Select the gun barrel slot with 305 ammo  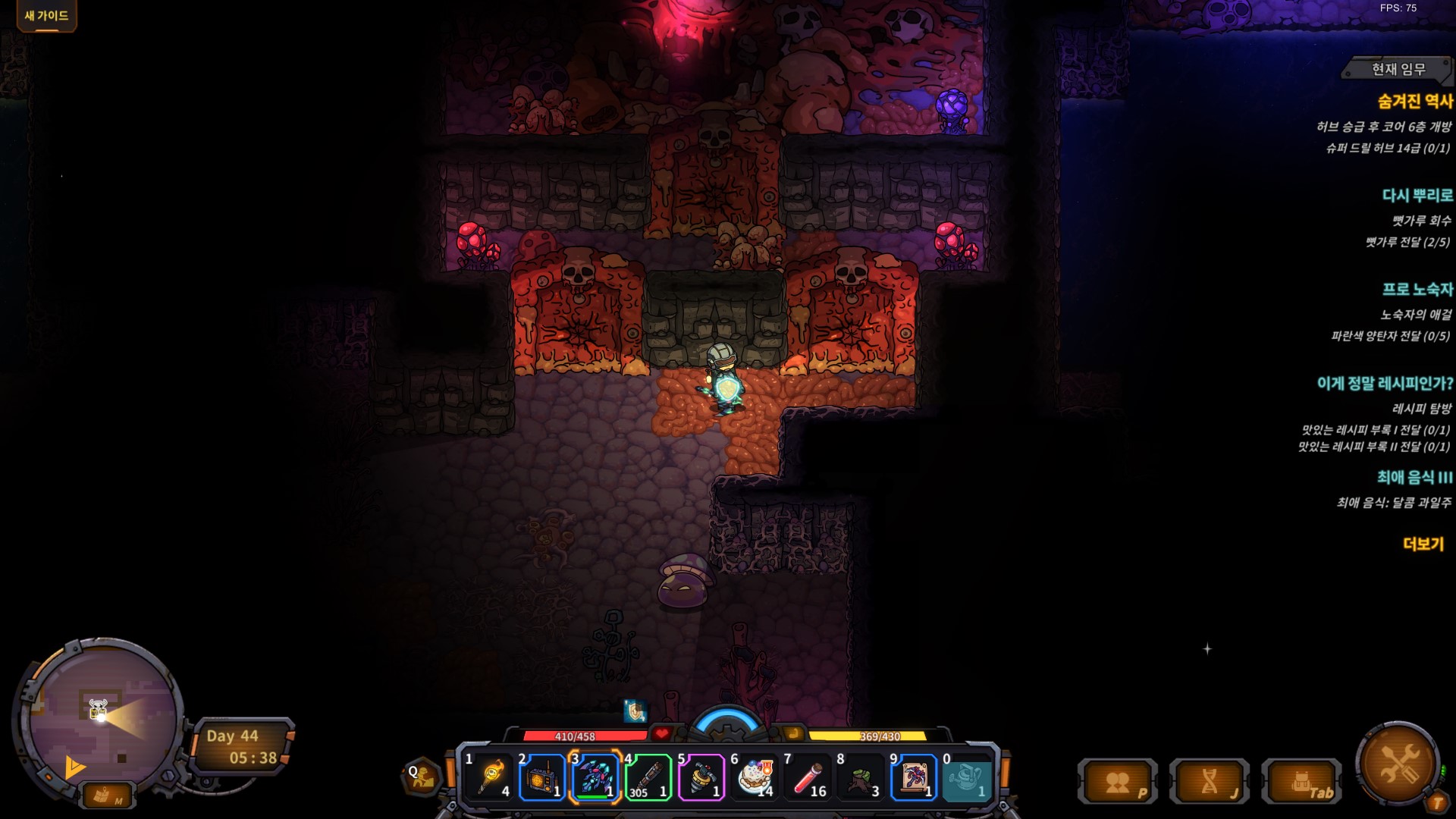coord(648,777)
